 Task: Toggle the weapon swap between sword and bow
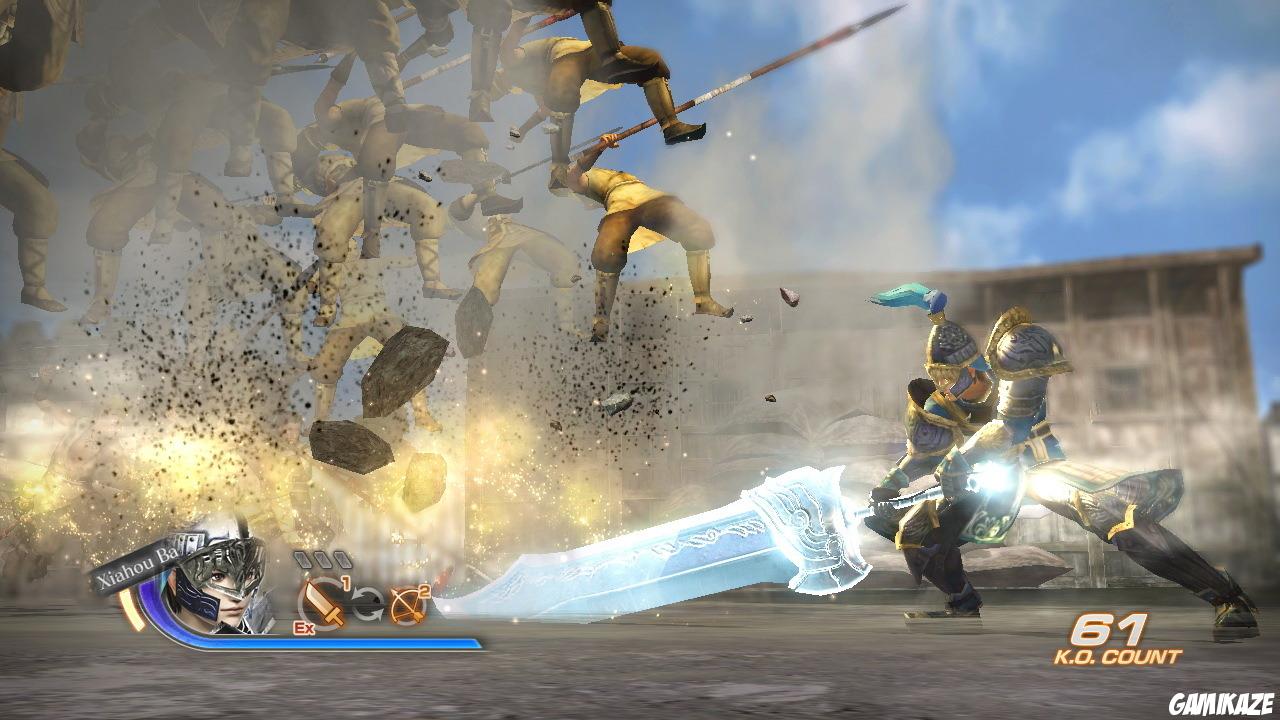368,604
